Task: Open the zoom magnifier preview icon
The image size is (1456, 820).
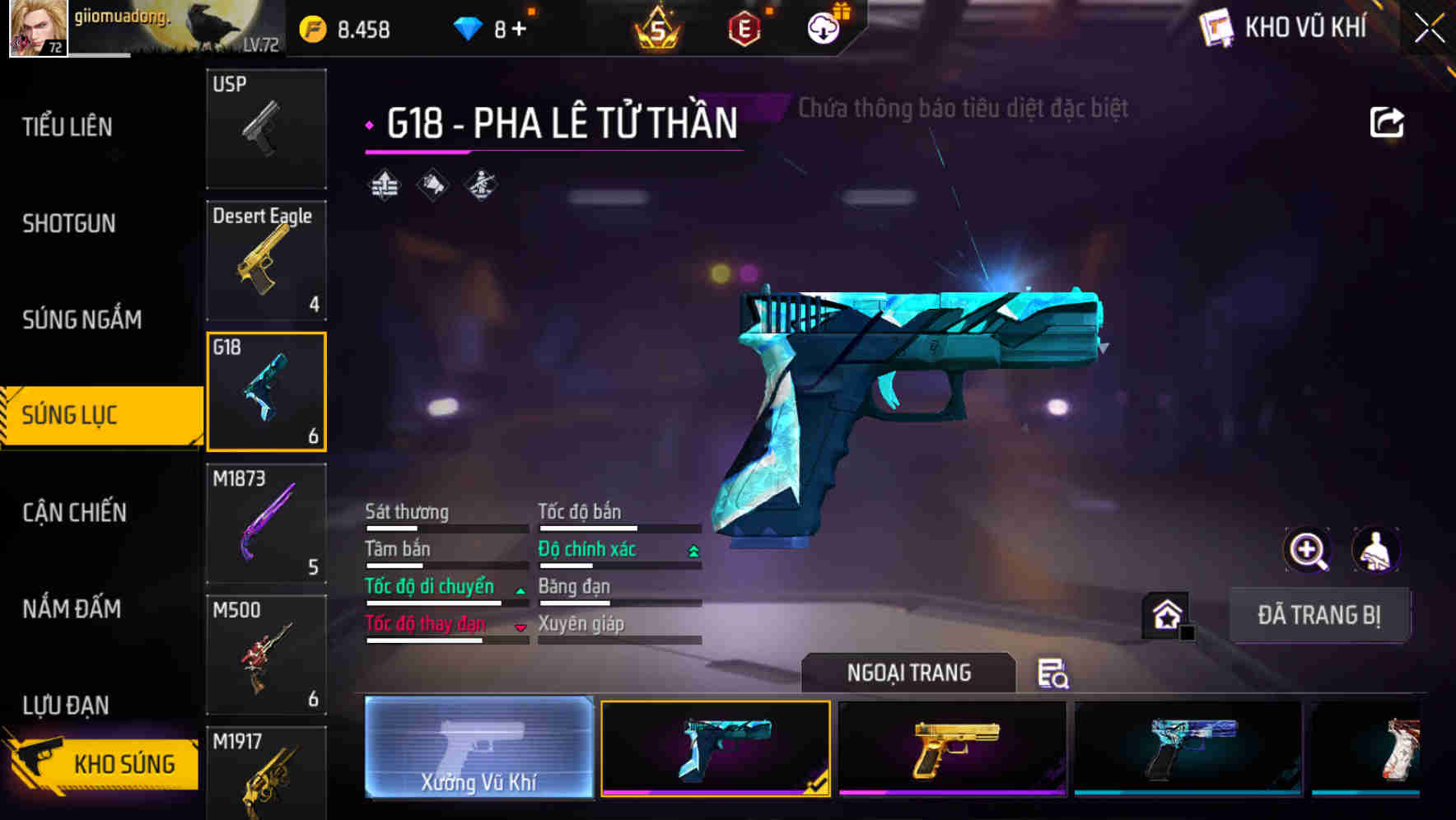Action: coord(1309,550)
